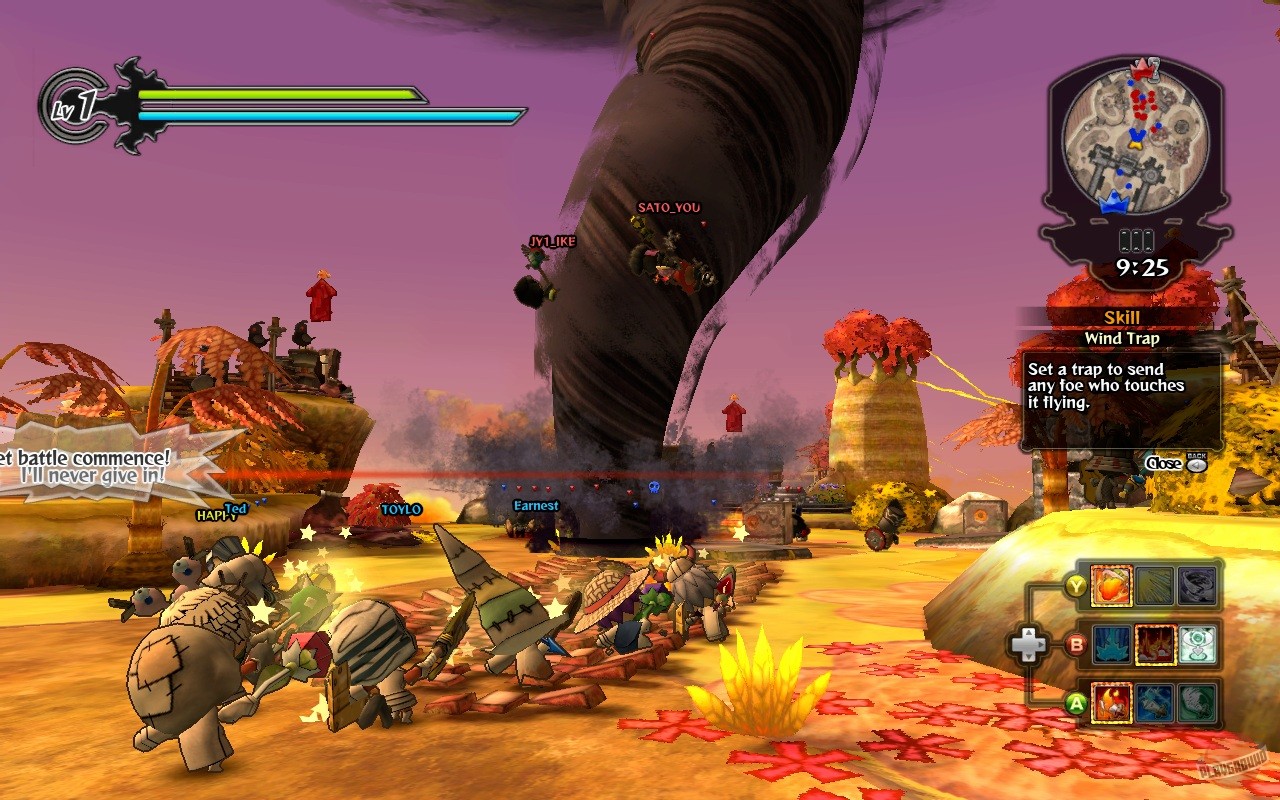Click the green A button badge
Screen dimensions: 1280x800
[1076, 702]
